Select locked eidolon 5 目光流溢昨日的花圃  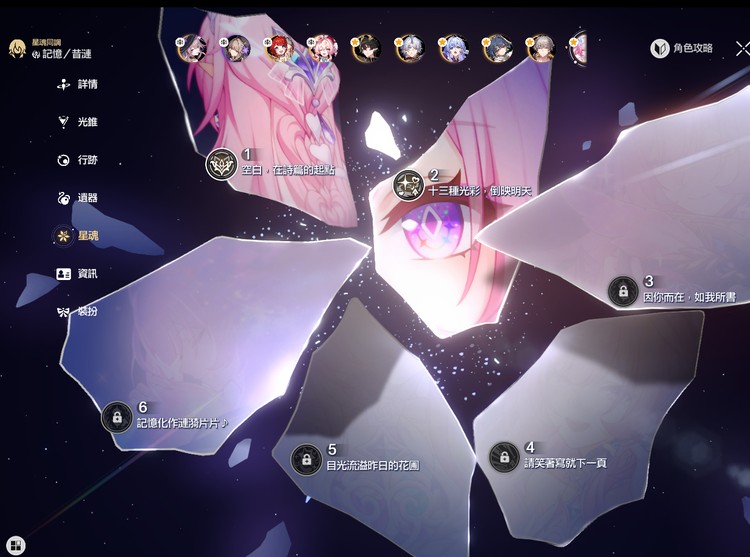tap(305, 459)
